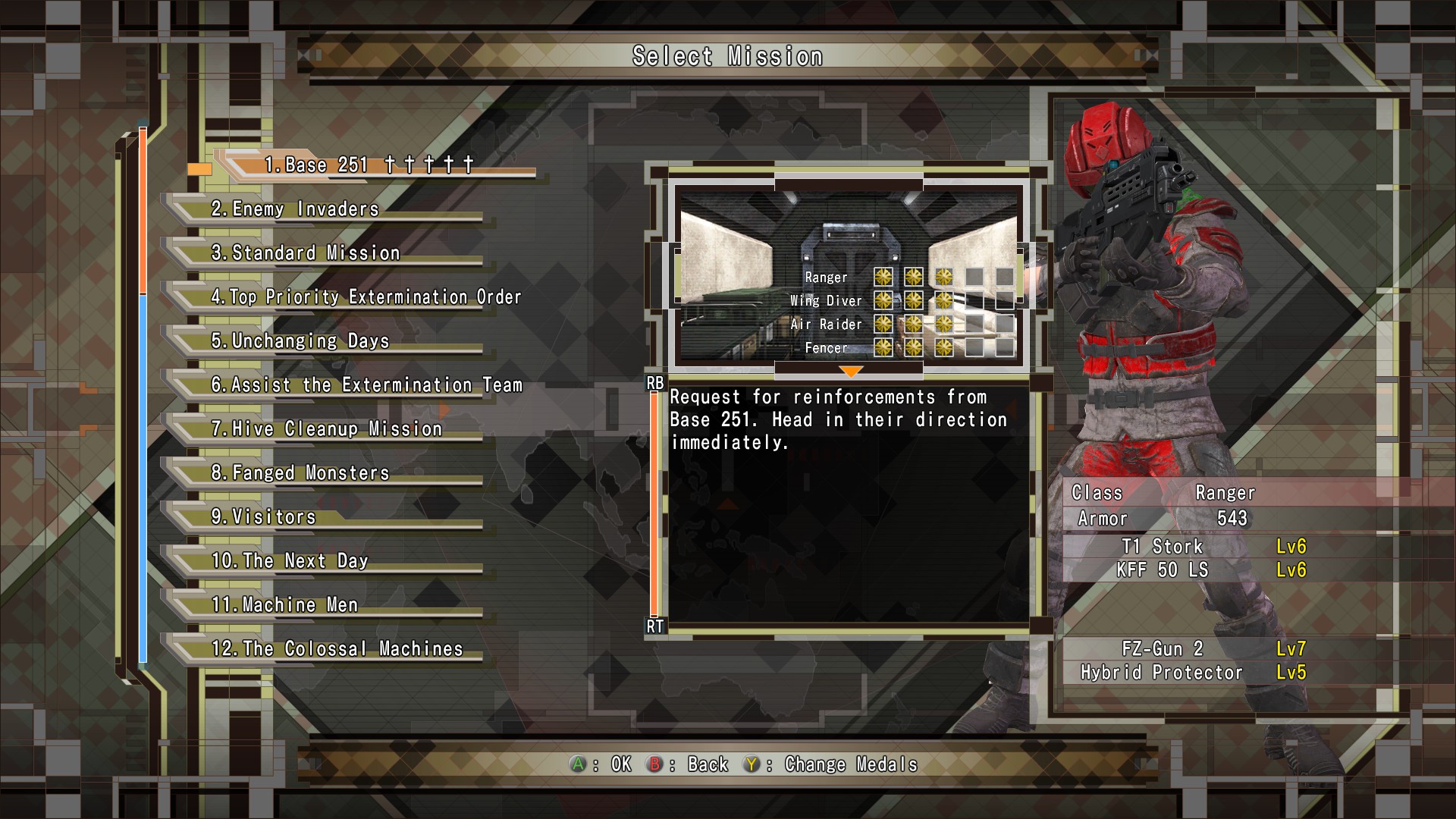Open mission 3 Standard Mission
This screenshot has height=819, width=1456.
pyautogui.click(x=305, y=253)
